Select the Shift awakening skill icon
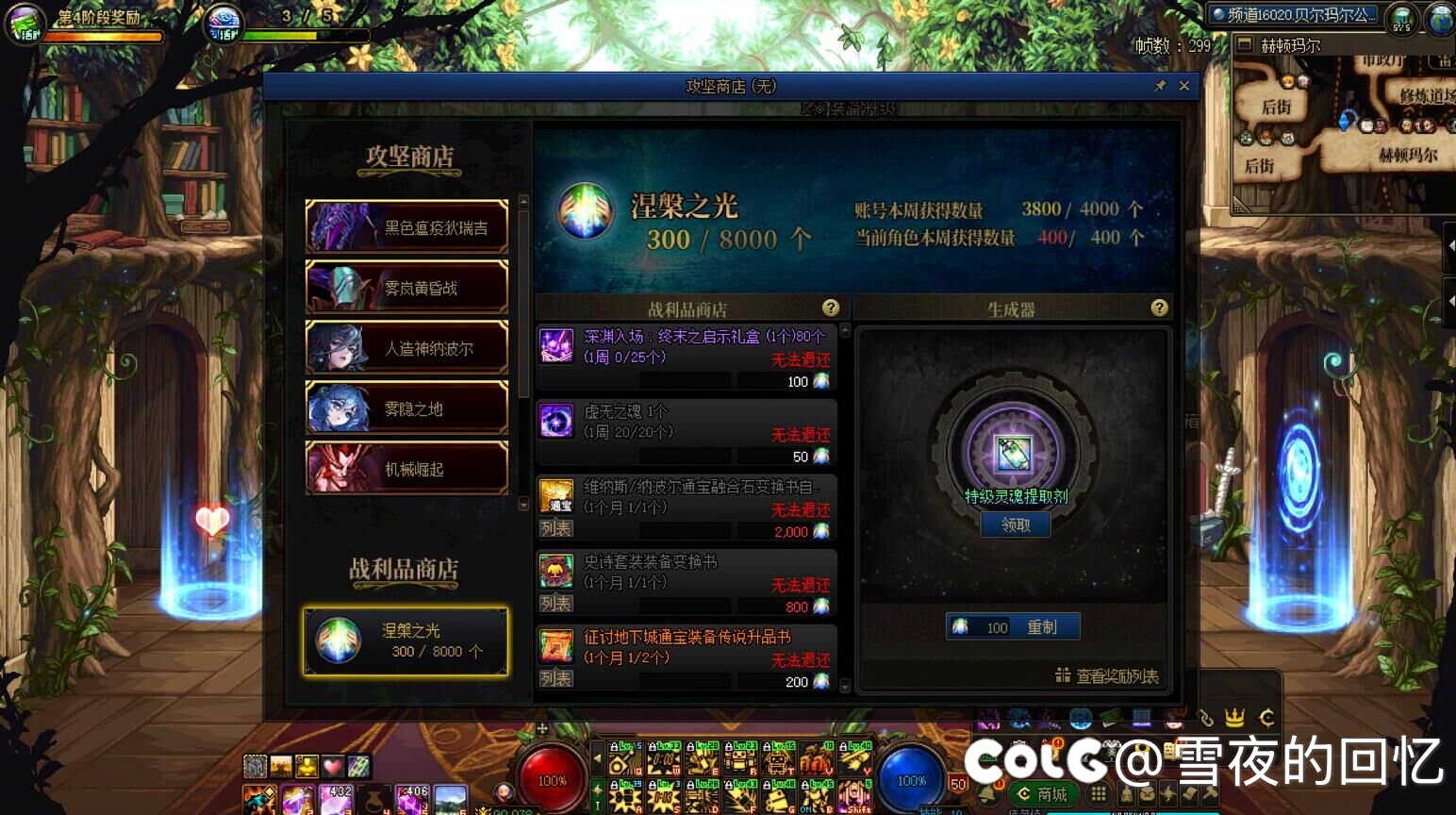1456x815 pixels. 852,797
